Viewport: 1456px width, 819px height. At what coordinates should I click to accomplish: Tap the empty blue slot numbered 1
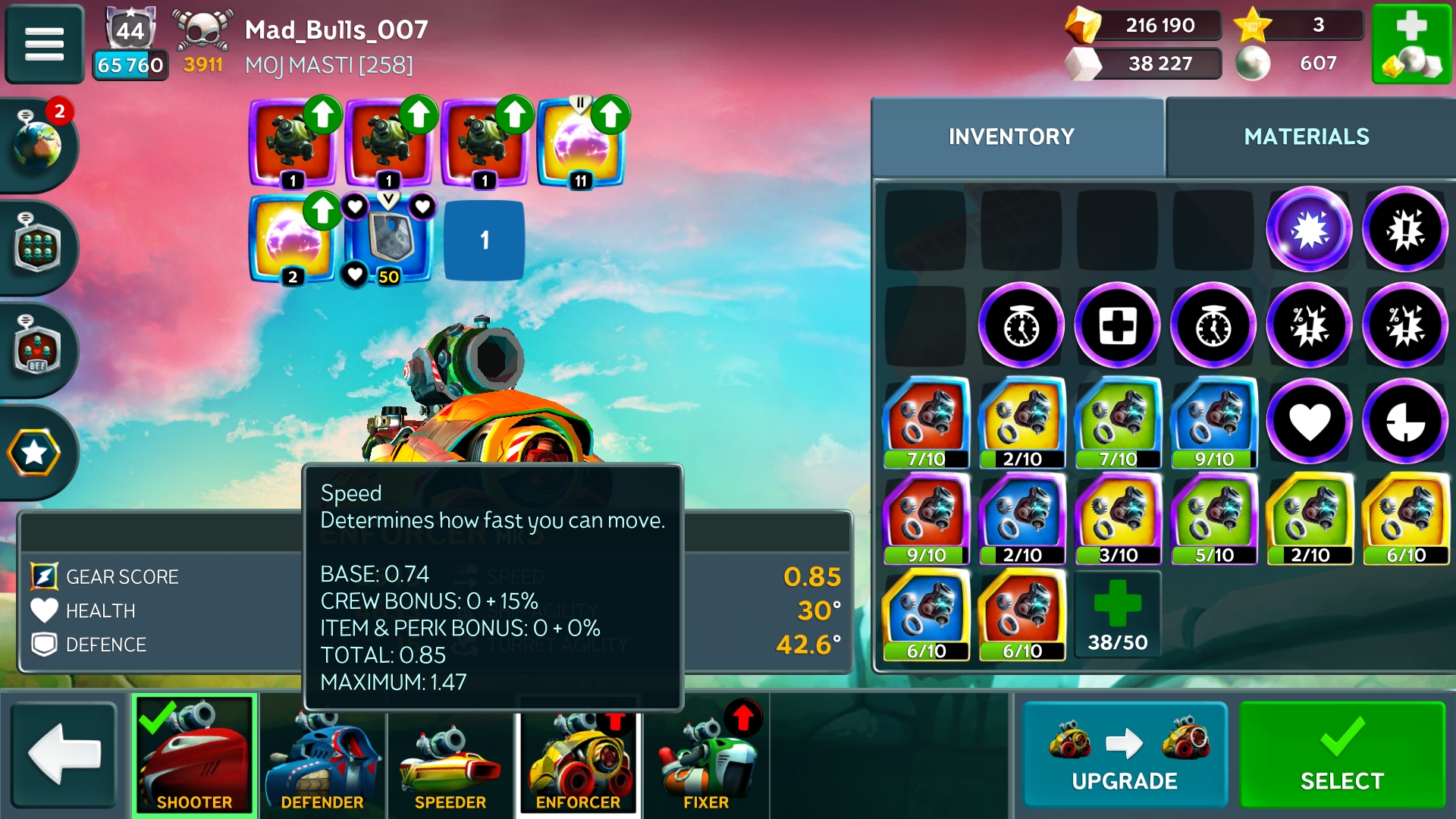tap(484, 240)
